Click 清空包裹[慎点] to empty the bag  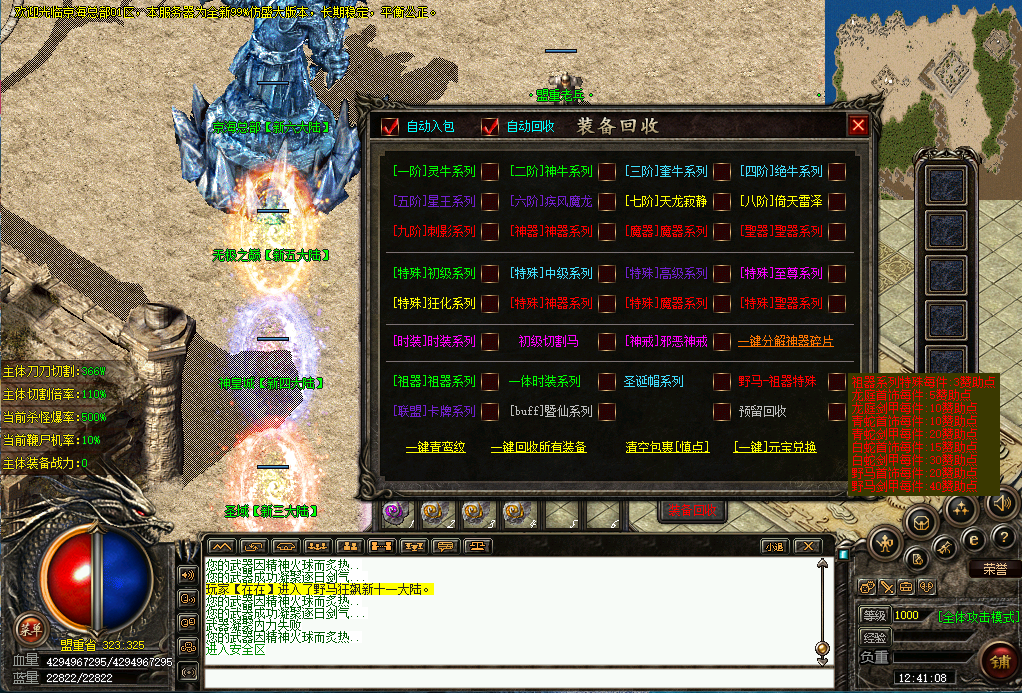667,447
